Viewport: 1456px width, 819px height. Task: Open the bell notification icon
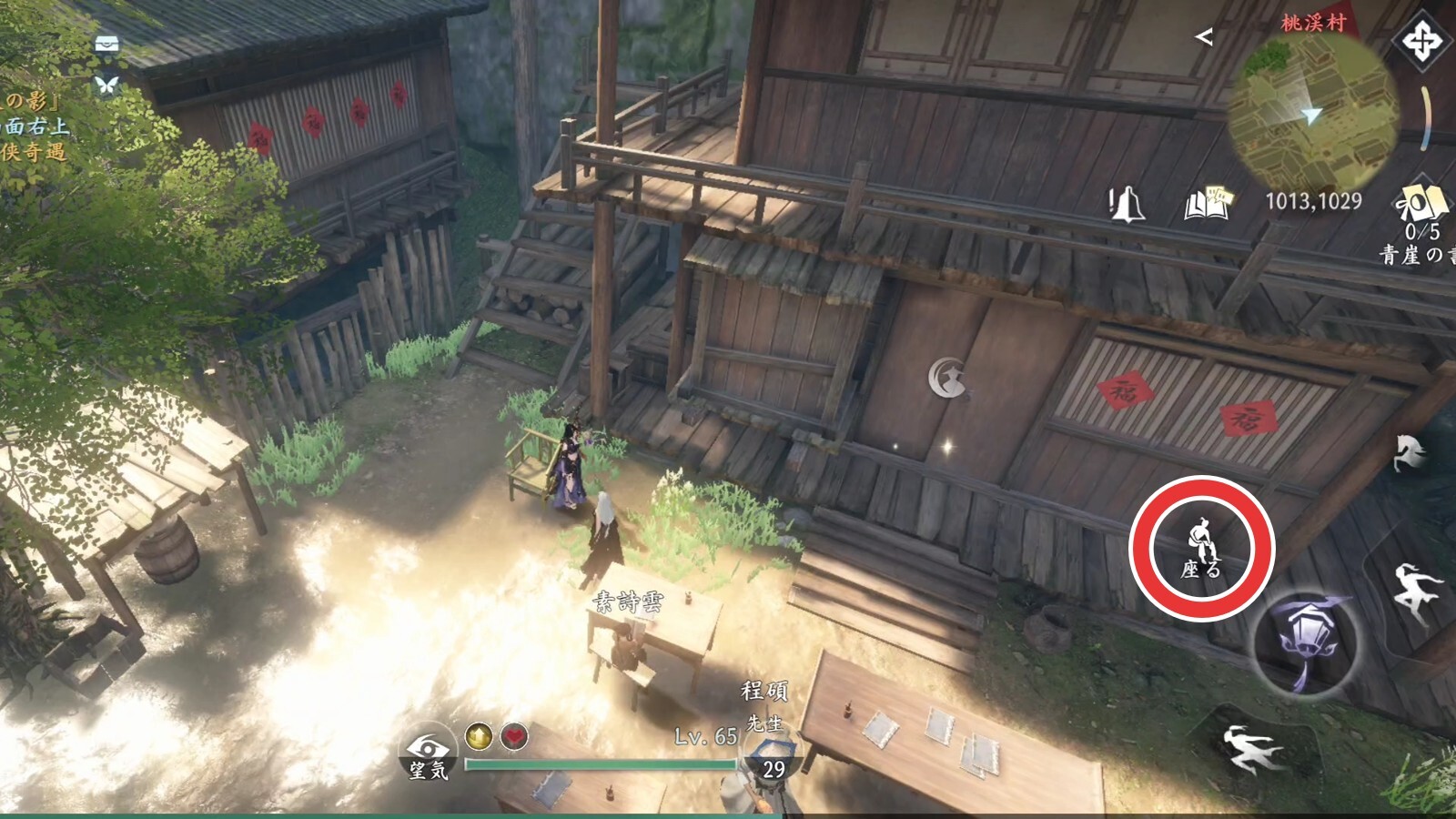pyautogui.click(x=1128, y=205)
